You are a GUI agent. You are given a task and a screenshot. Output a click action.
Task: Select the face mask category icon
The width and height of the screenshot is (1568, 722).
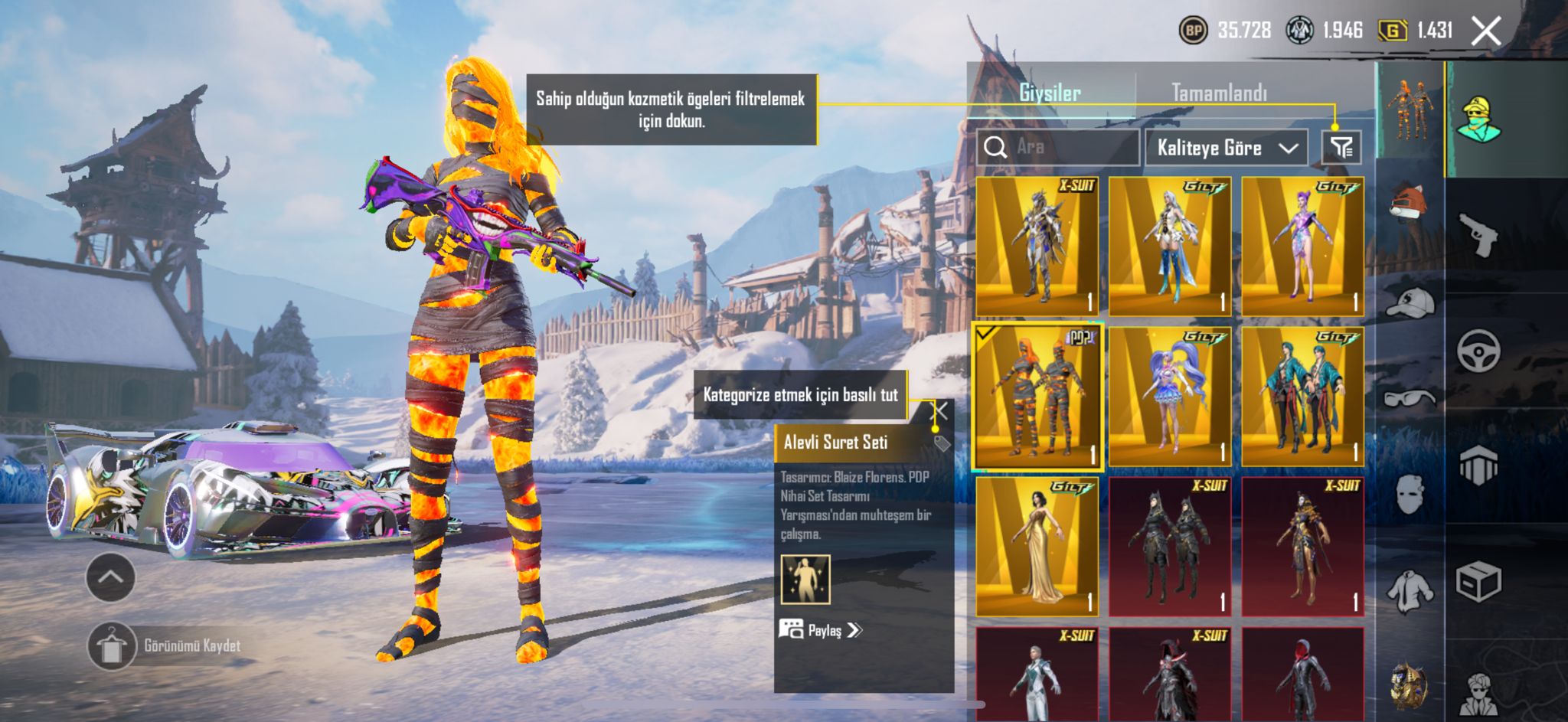click(x=1410, y=494)
